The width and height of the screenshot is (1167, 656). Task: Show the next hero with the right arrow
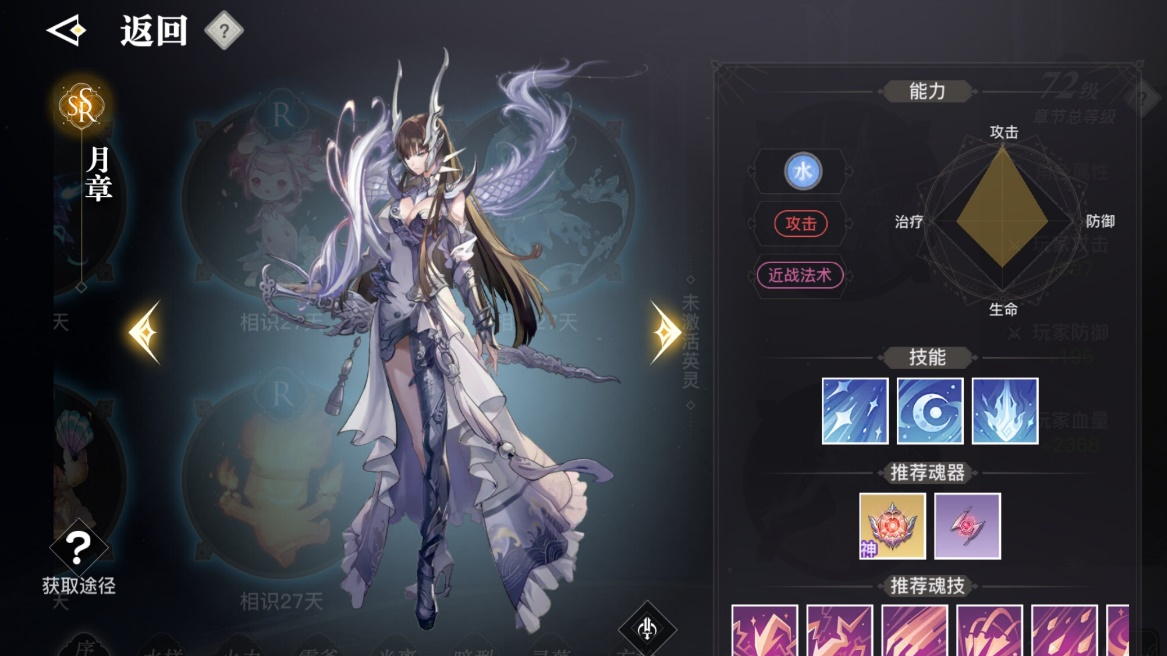coord(666,331)
